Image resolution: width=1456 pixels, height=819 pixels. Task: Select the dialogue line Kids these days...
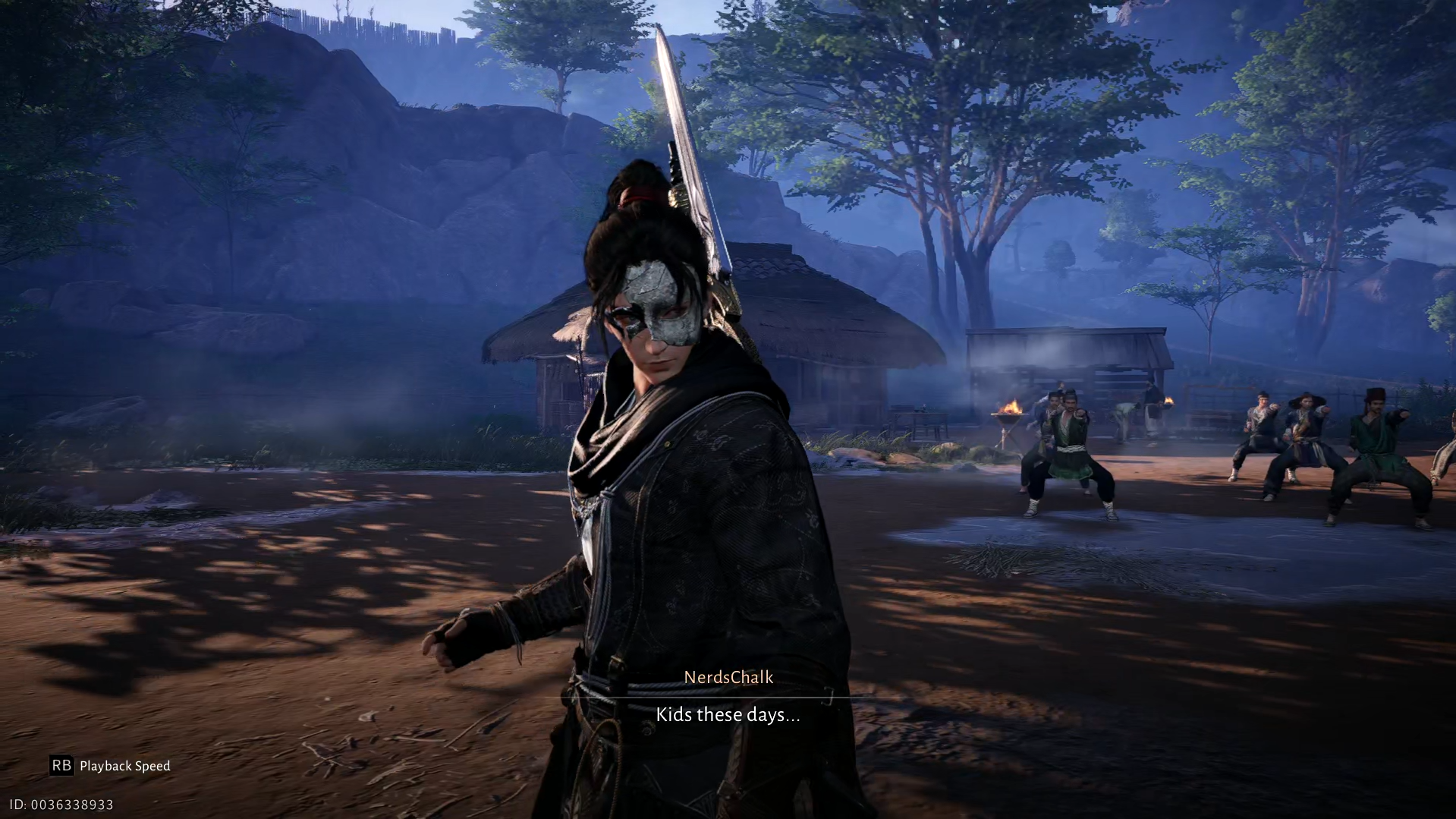[727, 714]
